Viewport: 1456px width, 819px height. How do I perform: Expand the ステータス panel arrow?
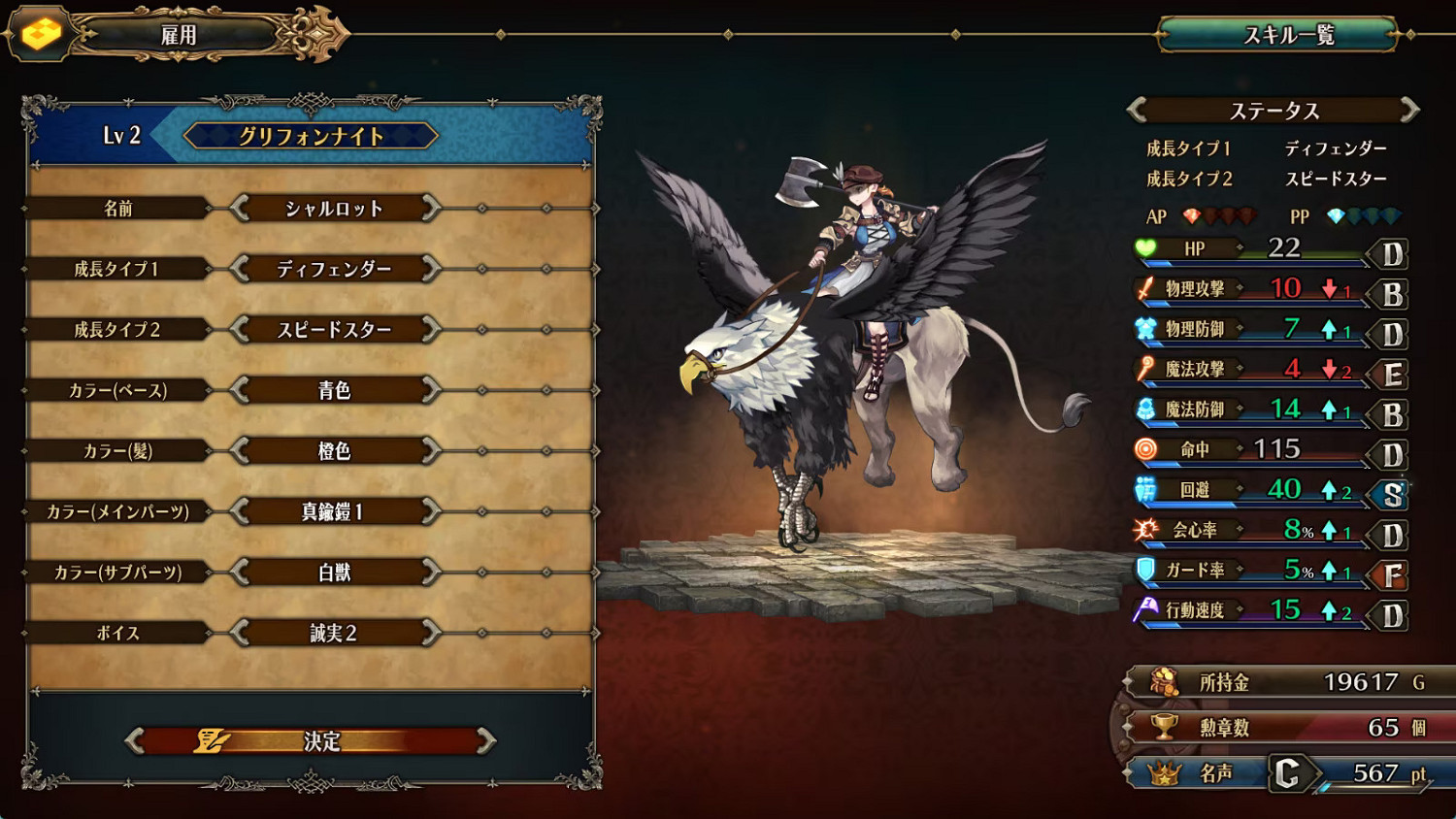tap(1406, 111)
